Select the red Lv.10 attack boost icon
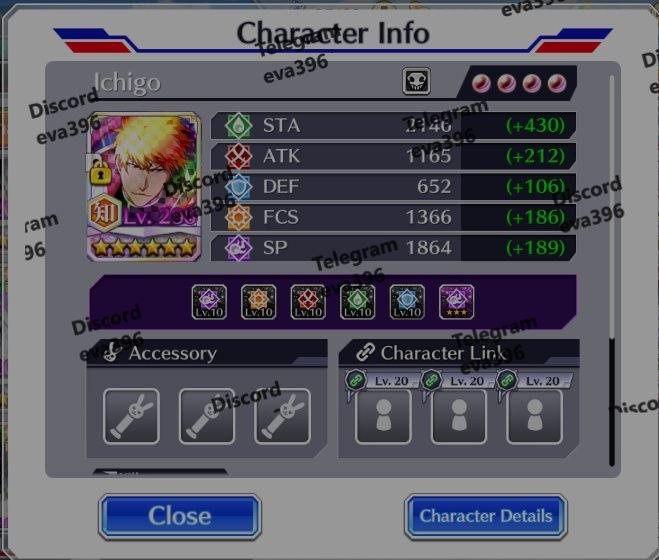 point(308,302)
